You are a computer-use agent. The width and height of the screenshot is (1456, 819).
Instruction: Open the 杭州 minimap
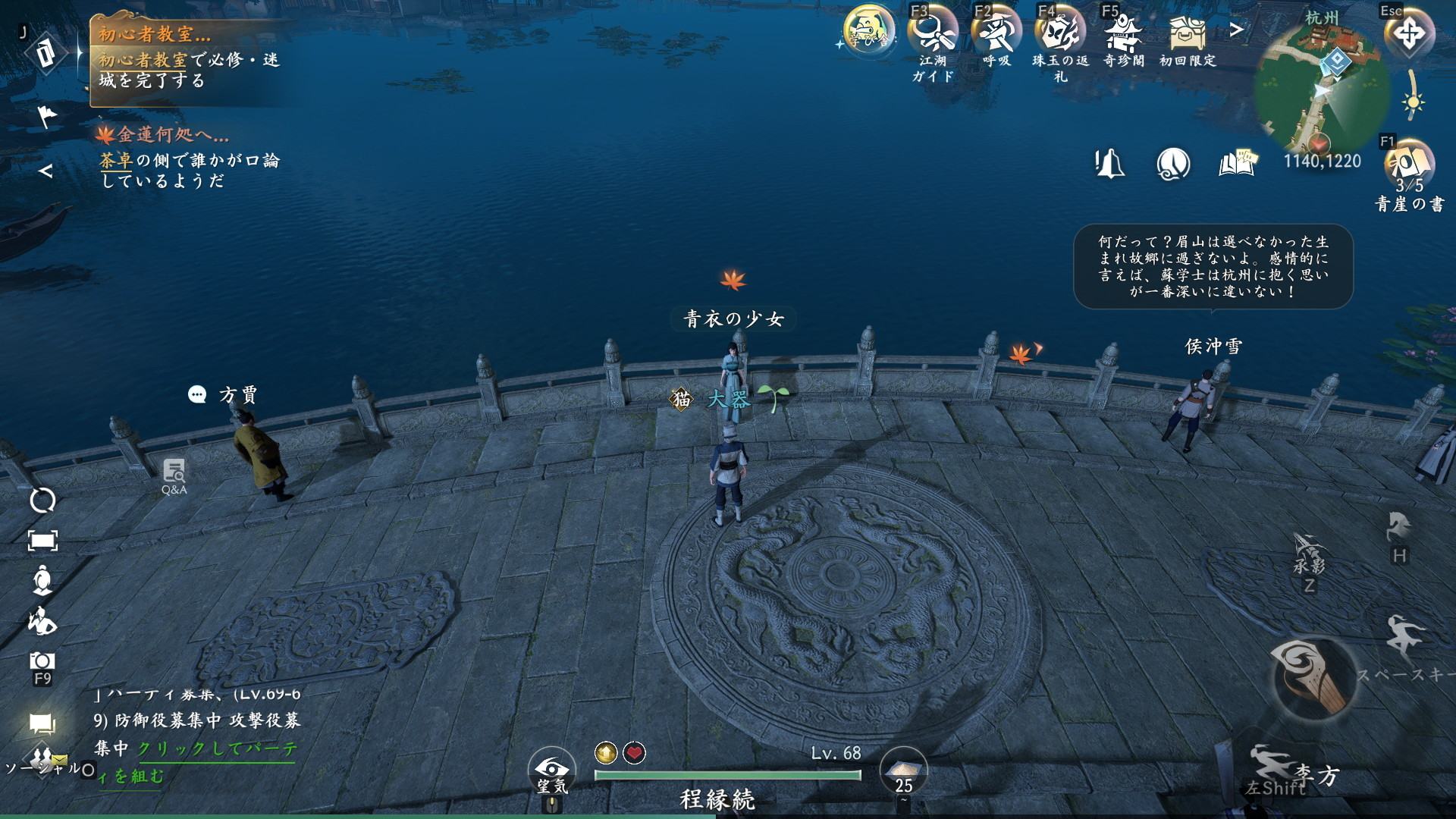coord(1321,87)
